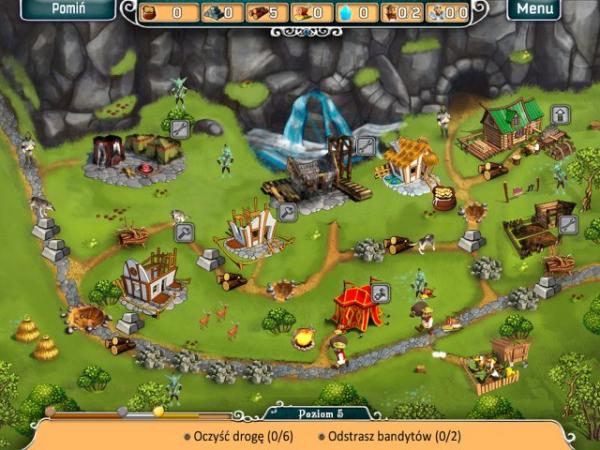Click the wrench icon beside the sawmill
Screen dimensions: 600x450
[x=366, y=147]
